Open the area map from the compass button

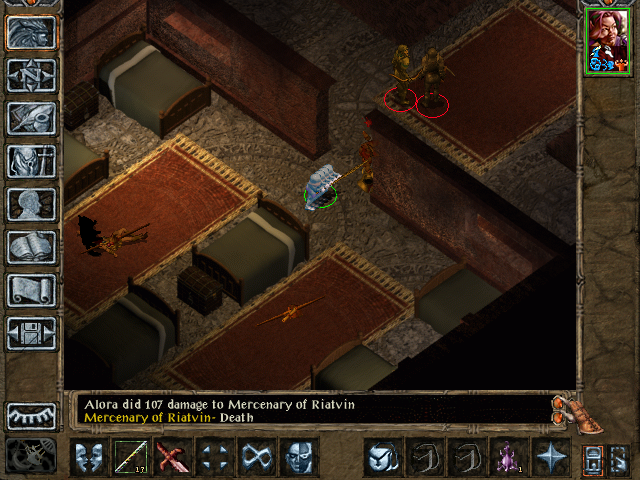click(x=32, y=75)
